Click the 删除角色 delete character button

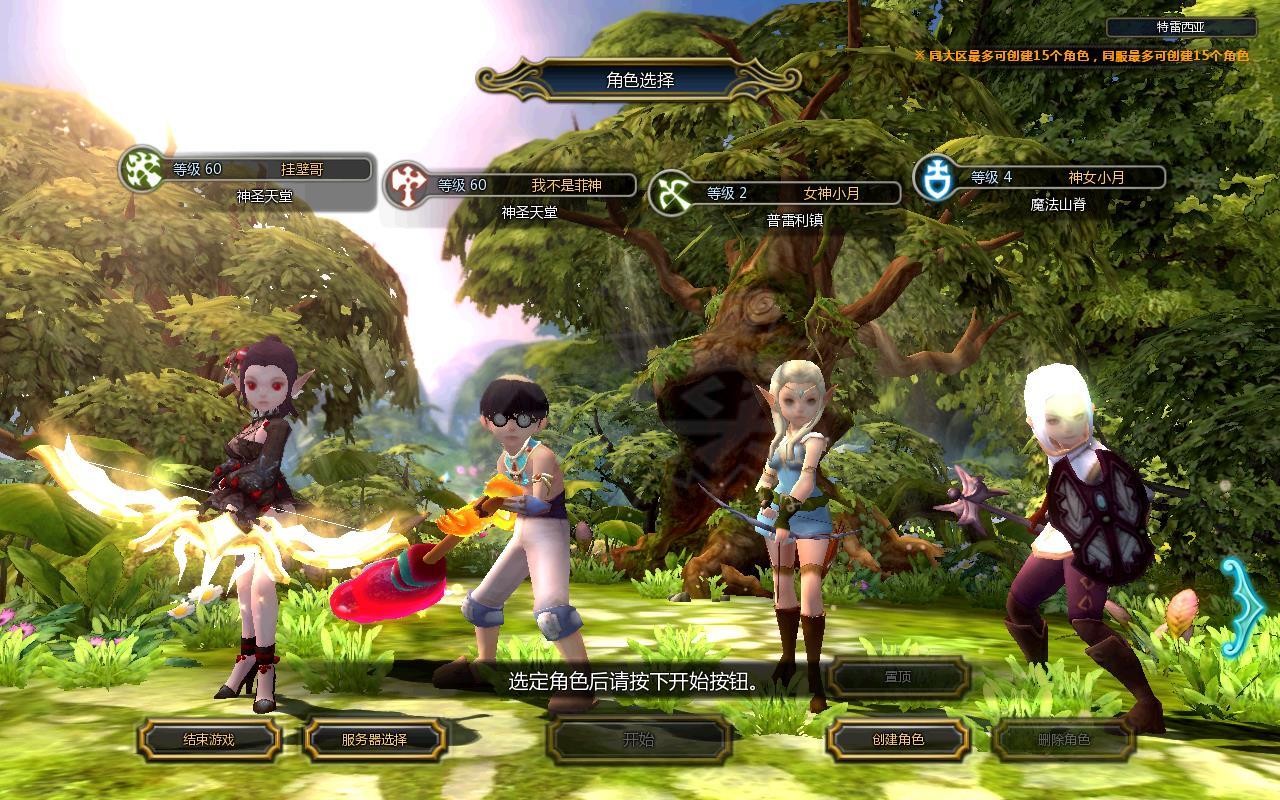coord(1063,740)
